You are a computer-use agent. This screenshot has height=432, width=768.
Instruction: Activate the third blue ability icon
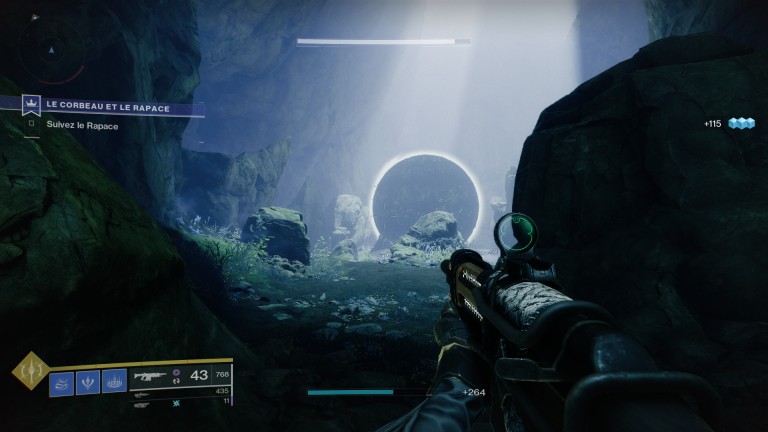114,382
